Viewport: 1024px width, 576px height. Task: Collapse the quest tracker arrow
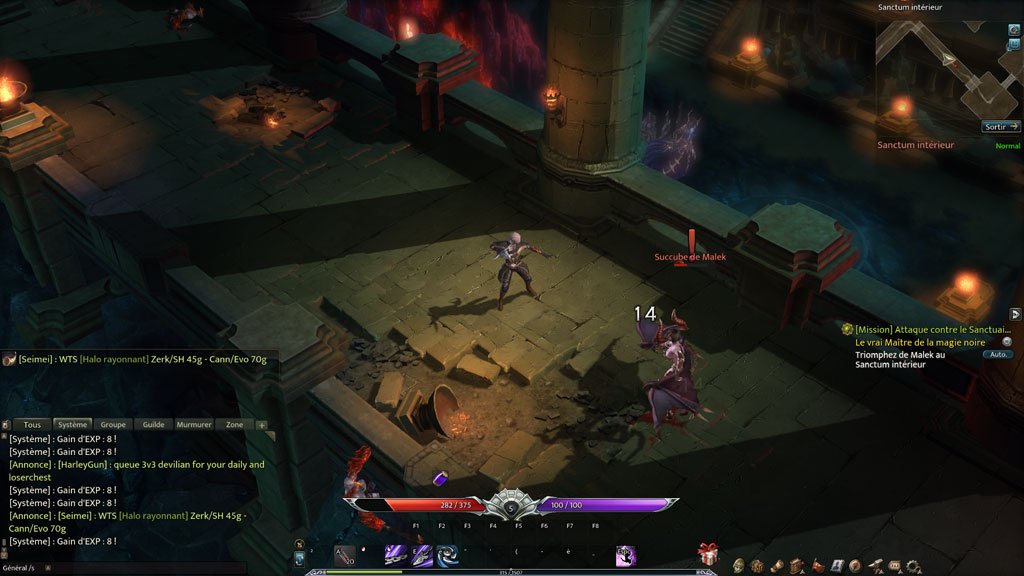coord(1015,314)
